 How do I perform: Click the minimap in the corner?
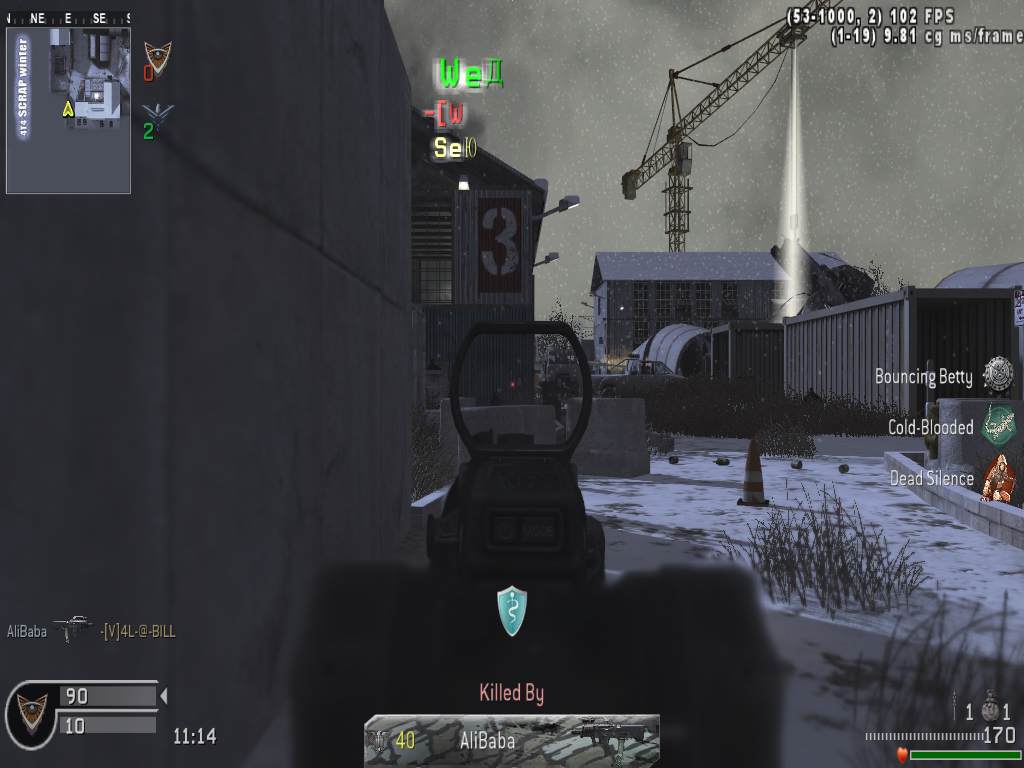pos(68,110)
